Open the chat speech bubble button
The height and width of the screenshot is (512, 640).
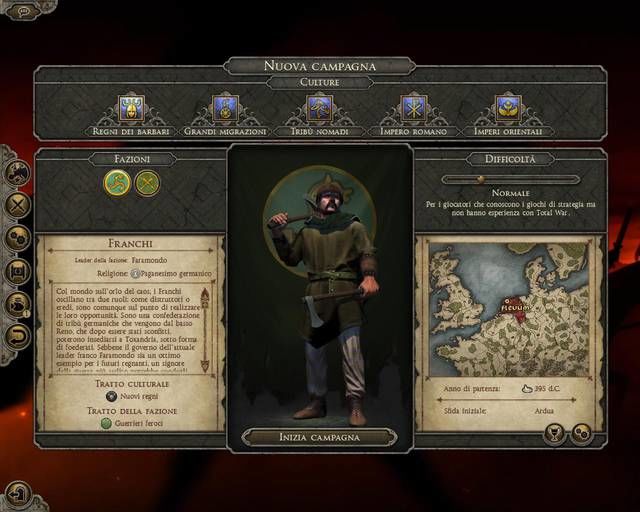[24, 11]
